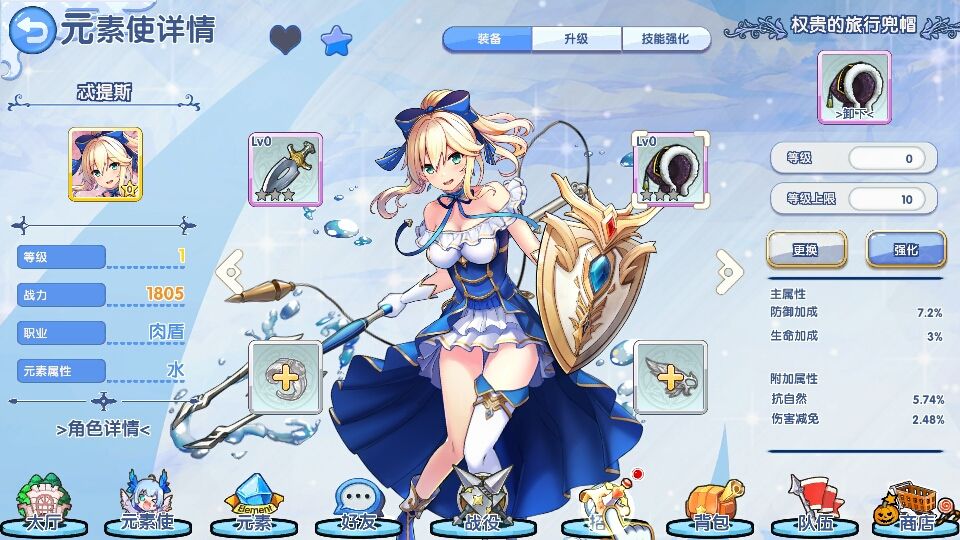Open the 升级 tab
Image resolution: width=960 pixels, height=540 pixels.
[x=576, y=39]
